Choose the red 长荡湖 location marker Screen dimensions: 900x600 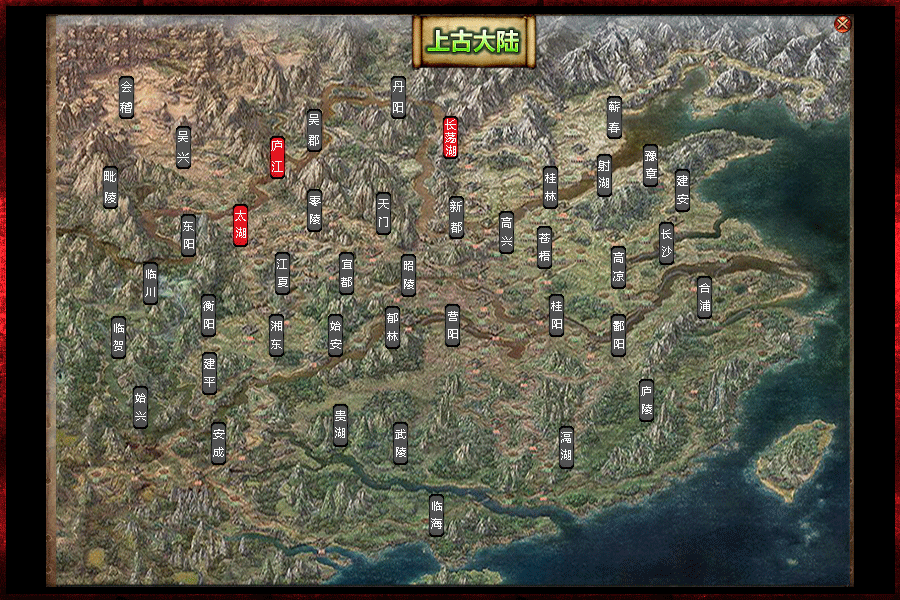(x=450, y=138)
